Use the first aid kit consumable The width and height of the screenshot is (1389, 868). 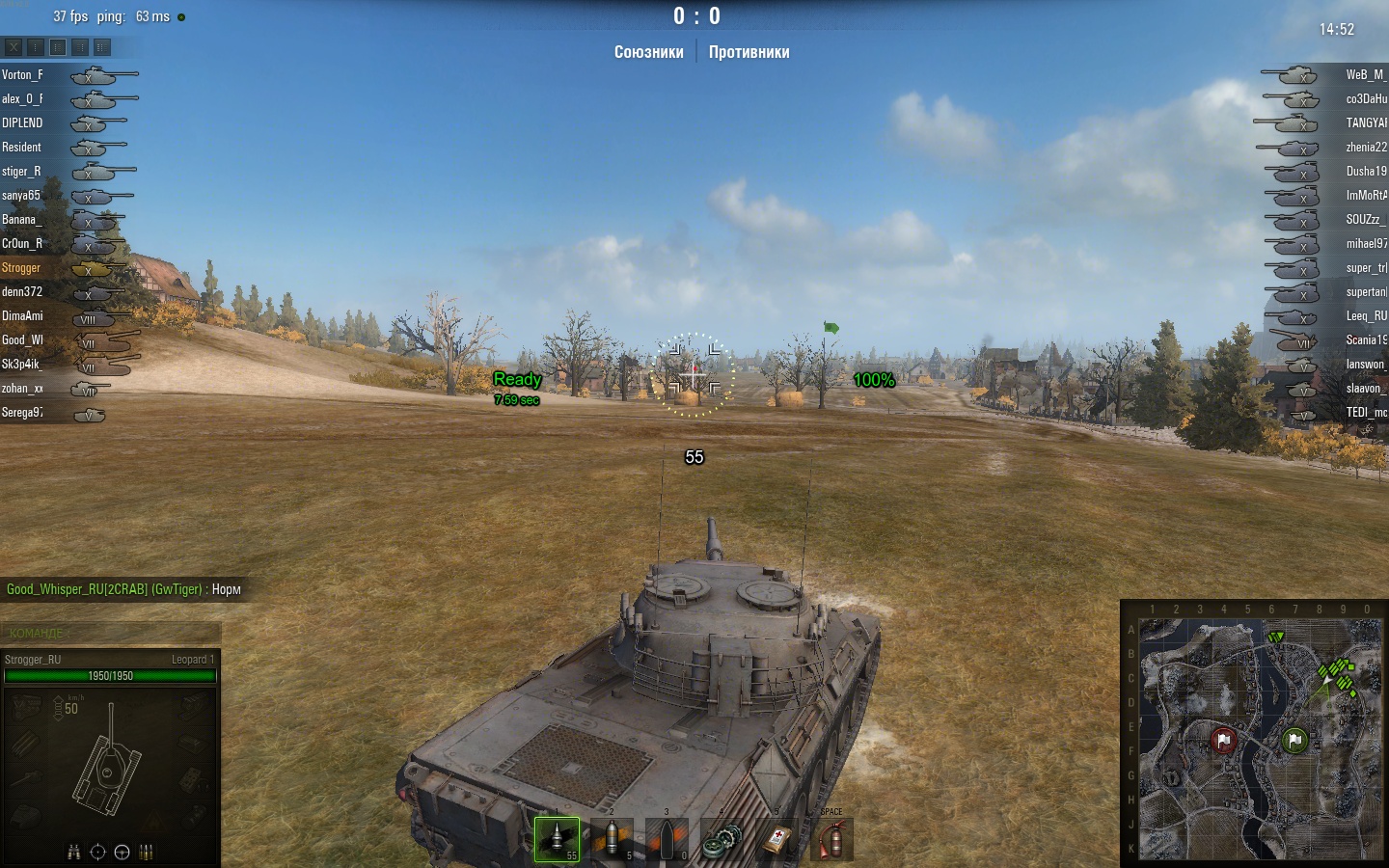point(776,840)
